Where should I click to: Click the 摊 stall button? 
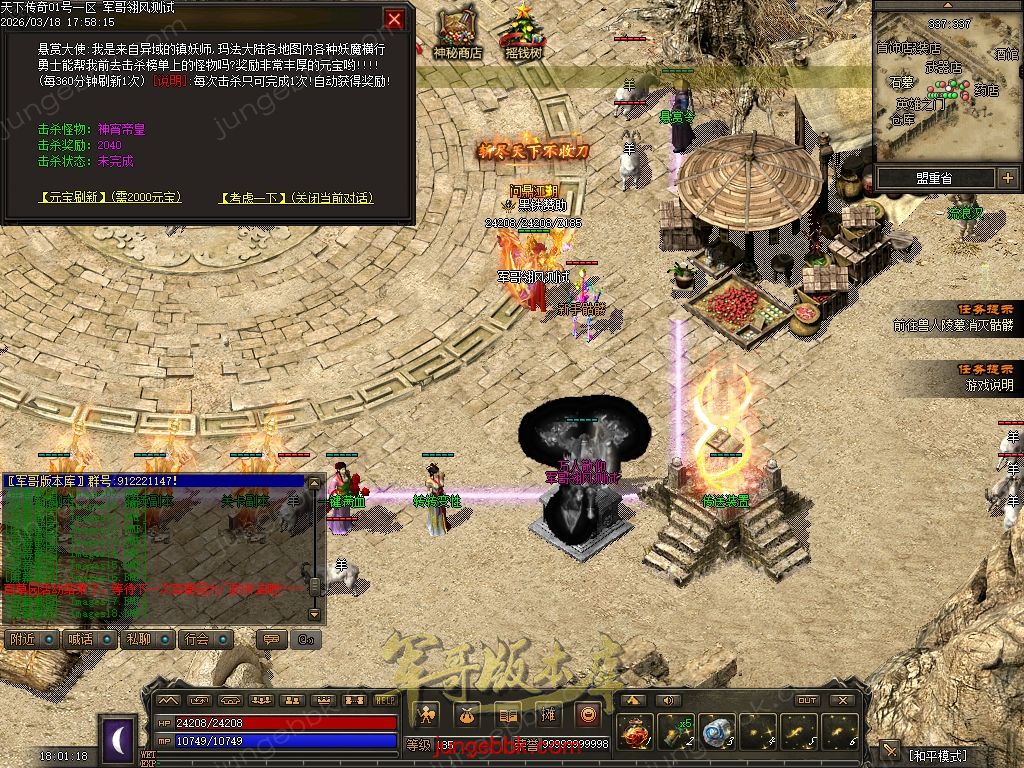click(548, 714)
